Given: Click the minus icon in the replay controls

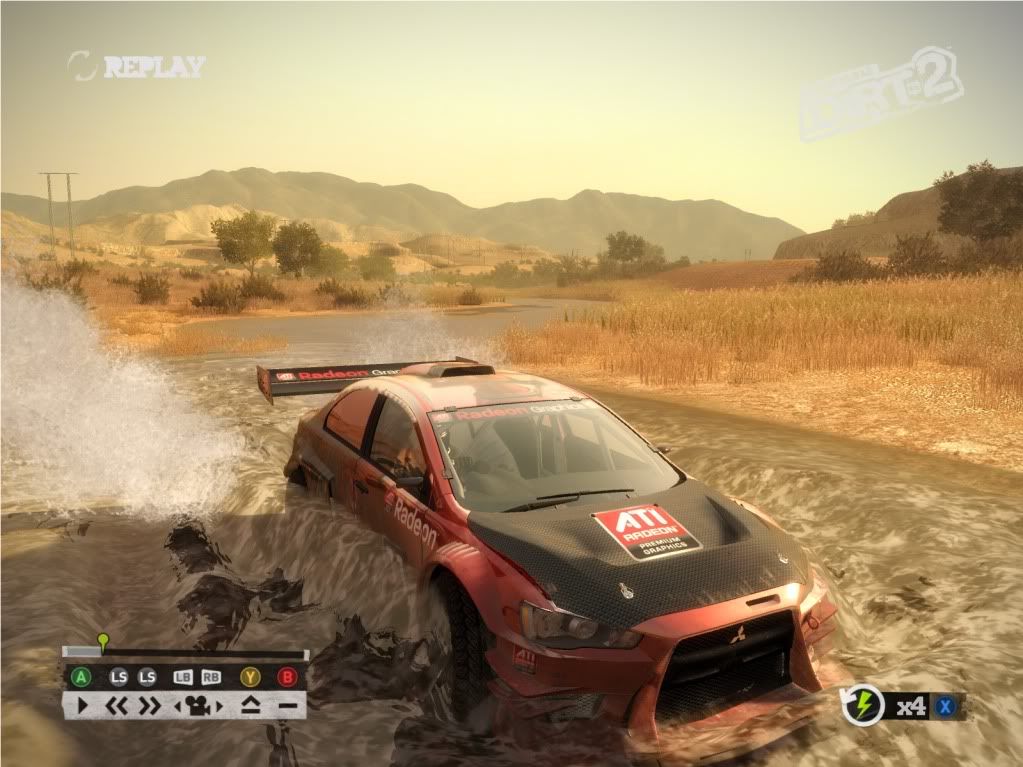Looking at the screenshot, I should pos(288,706).
